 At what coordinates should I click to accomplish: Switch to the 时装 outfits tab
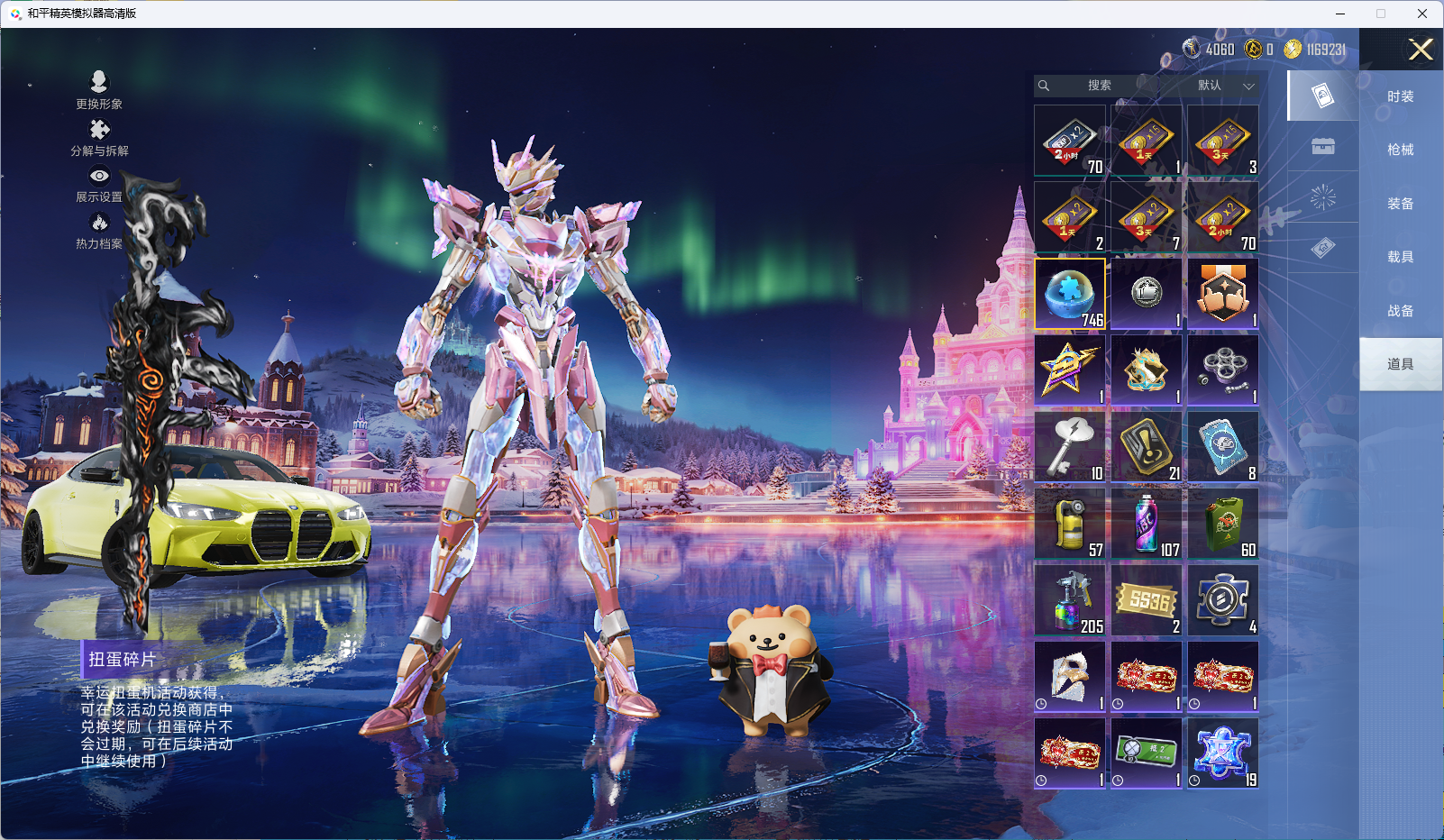(1400, 96)
